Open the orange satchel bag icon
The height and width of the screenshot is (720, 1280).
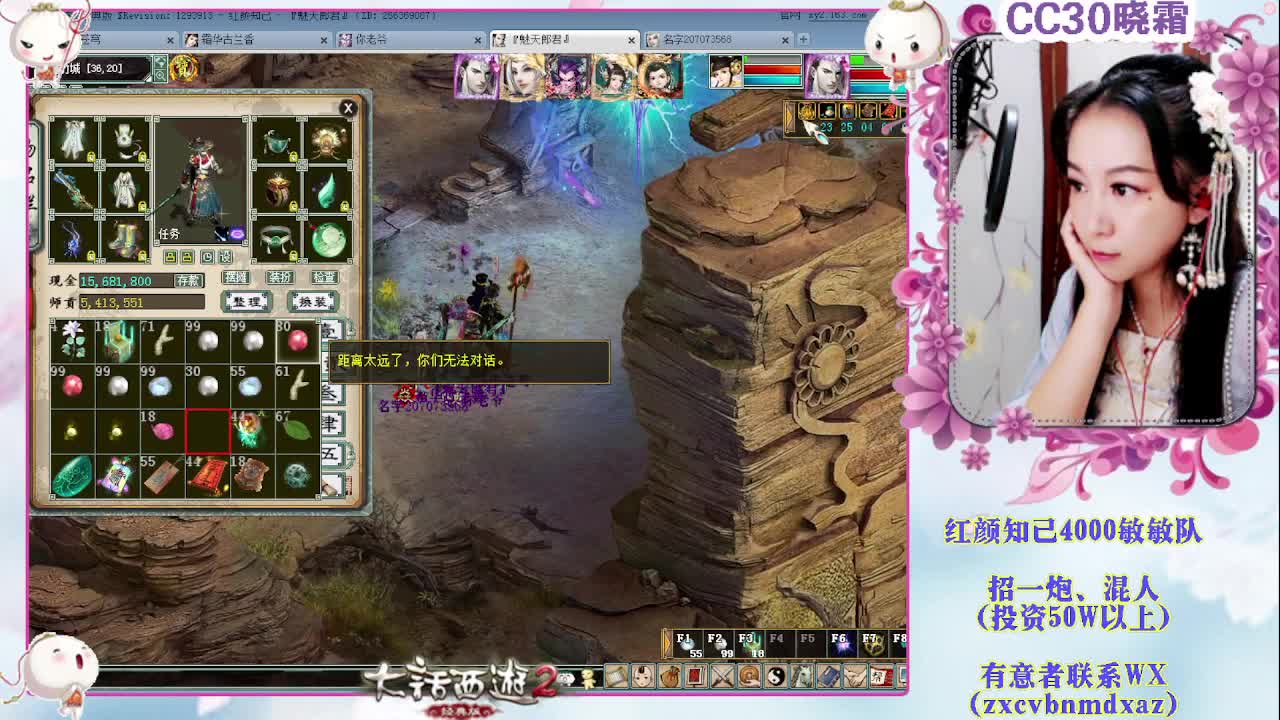[670, 677]
